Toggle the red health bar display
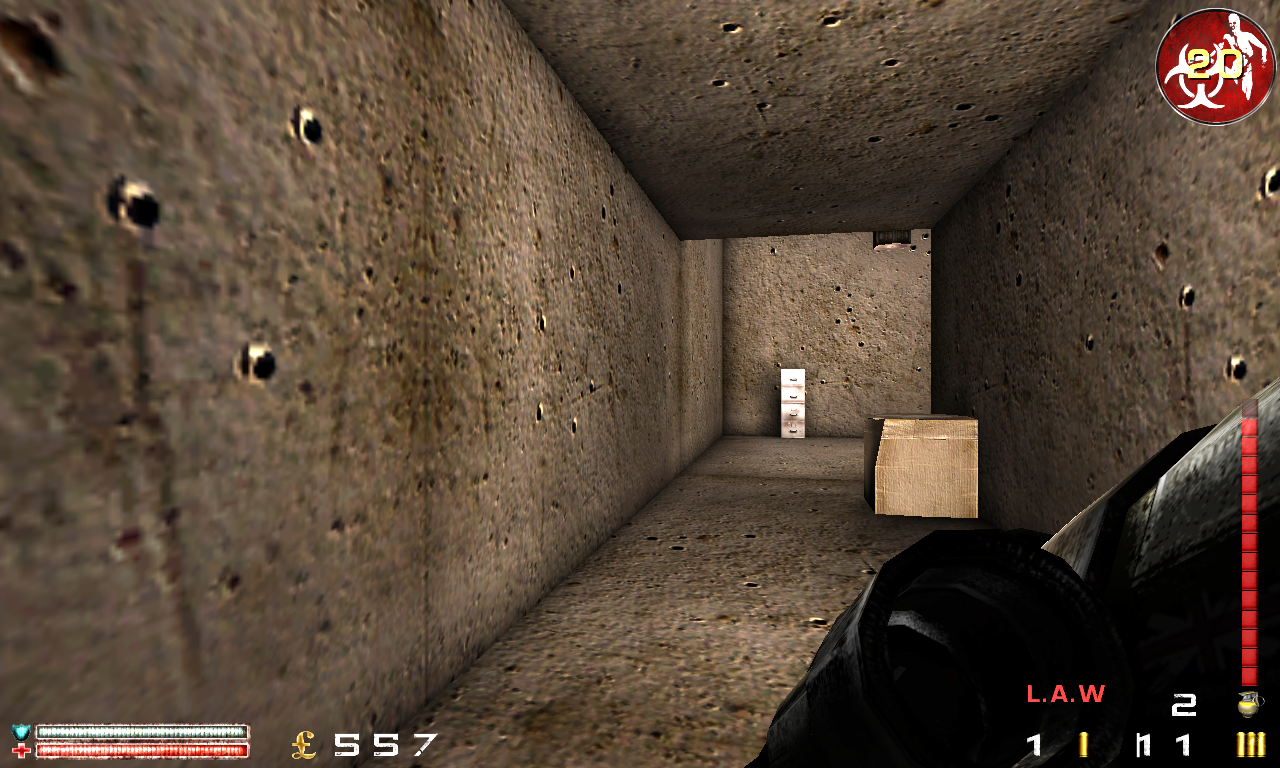 coord(140,750)
